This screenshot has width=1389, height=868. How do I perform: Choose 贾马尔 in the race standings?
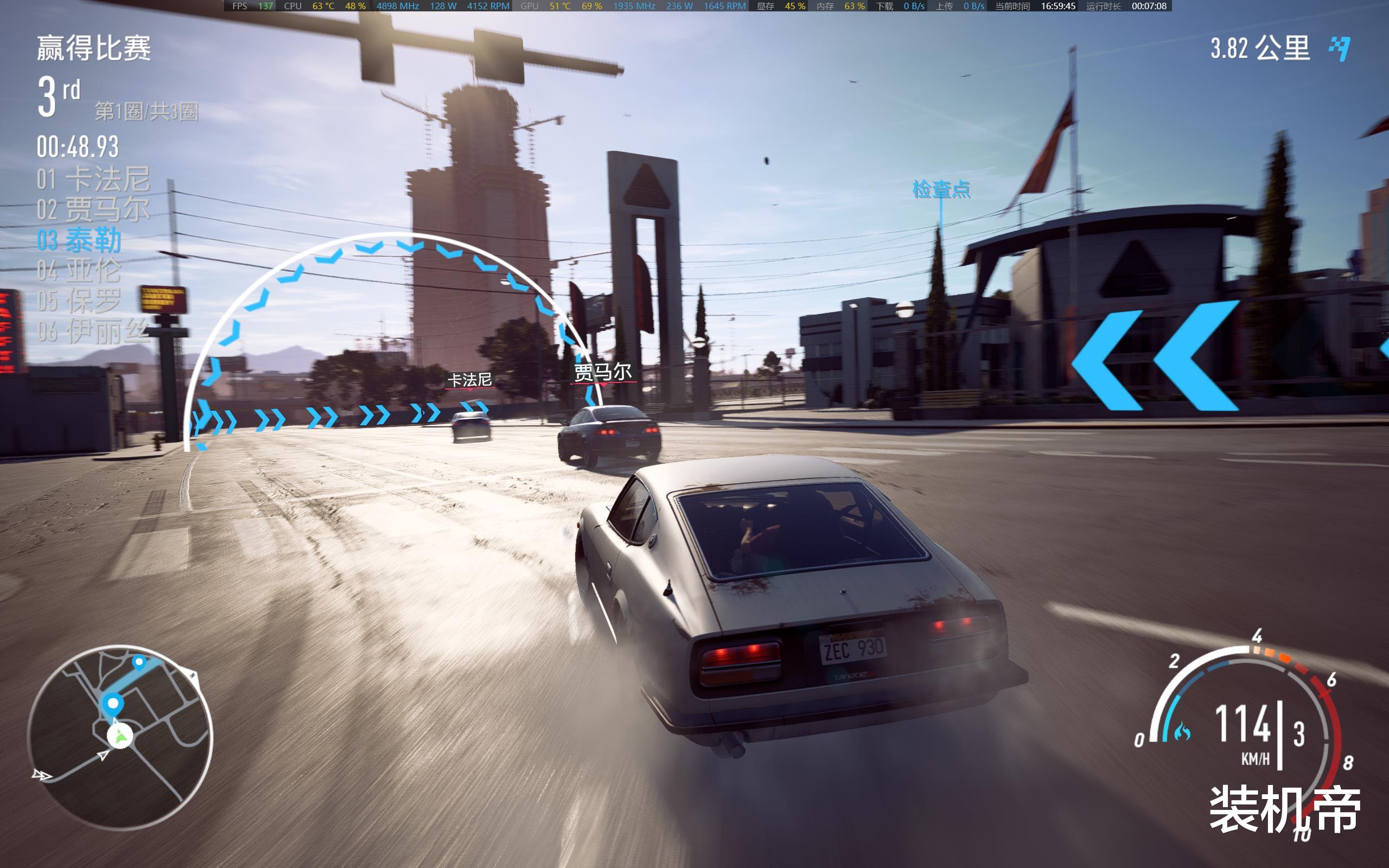click(93, 209)
